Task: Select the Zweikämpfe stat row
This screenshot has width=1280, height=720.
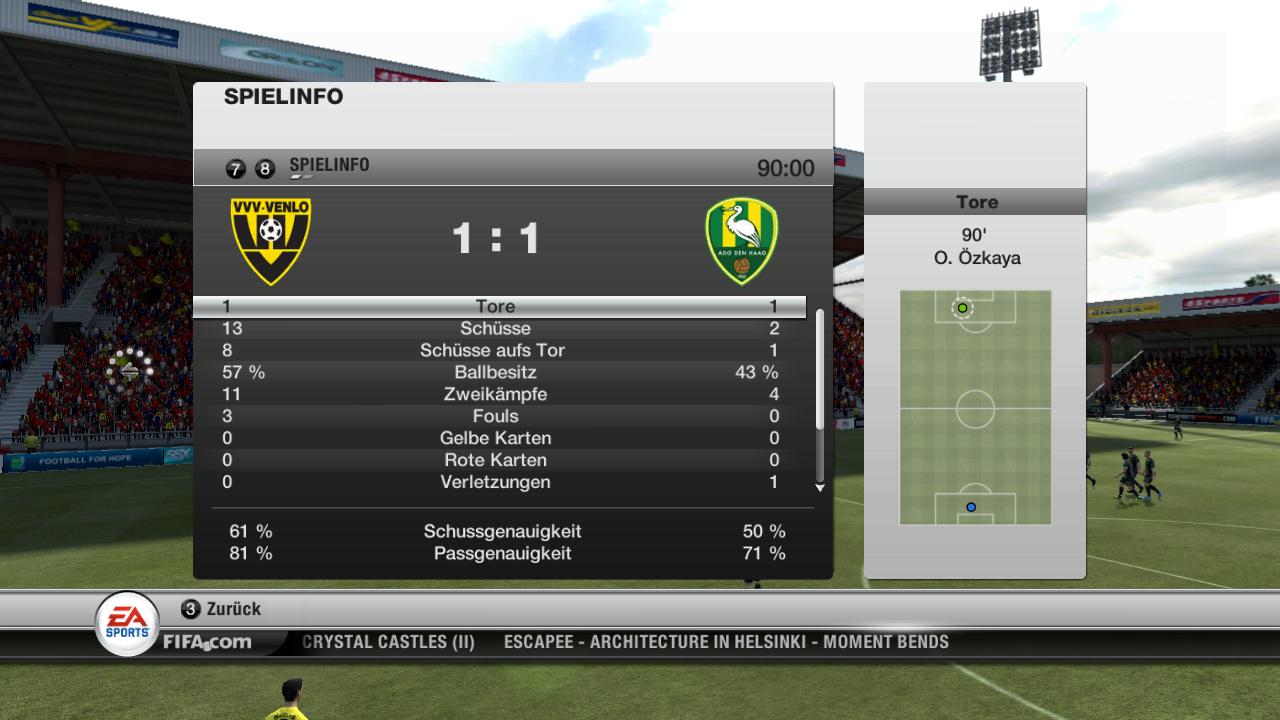Action: (x=497, y=394)
